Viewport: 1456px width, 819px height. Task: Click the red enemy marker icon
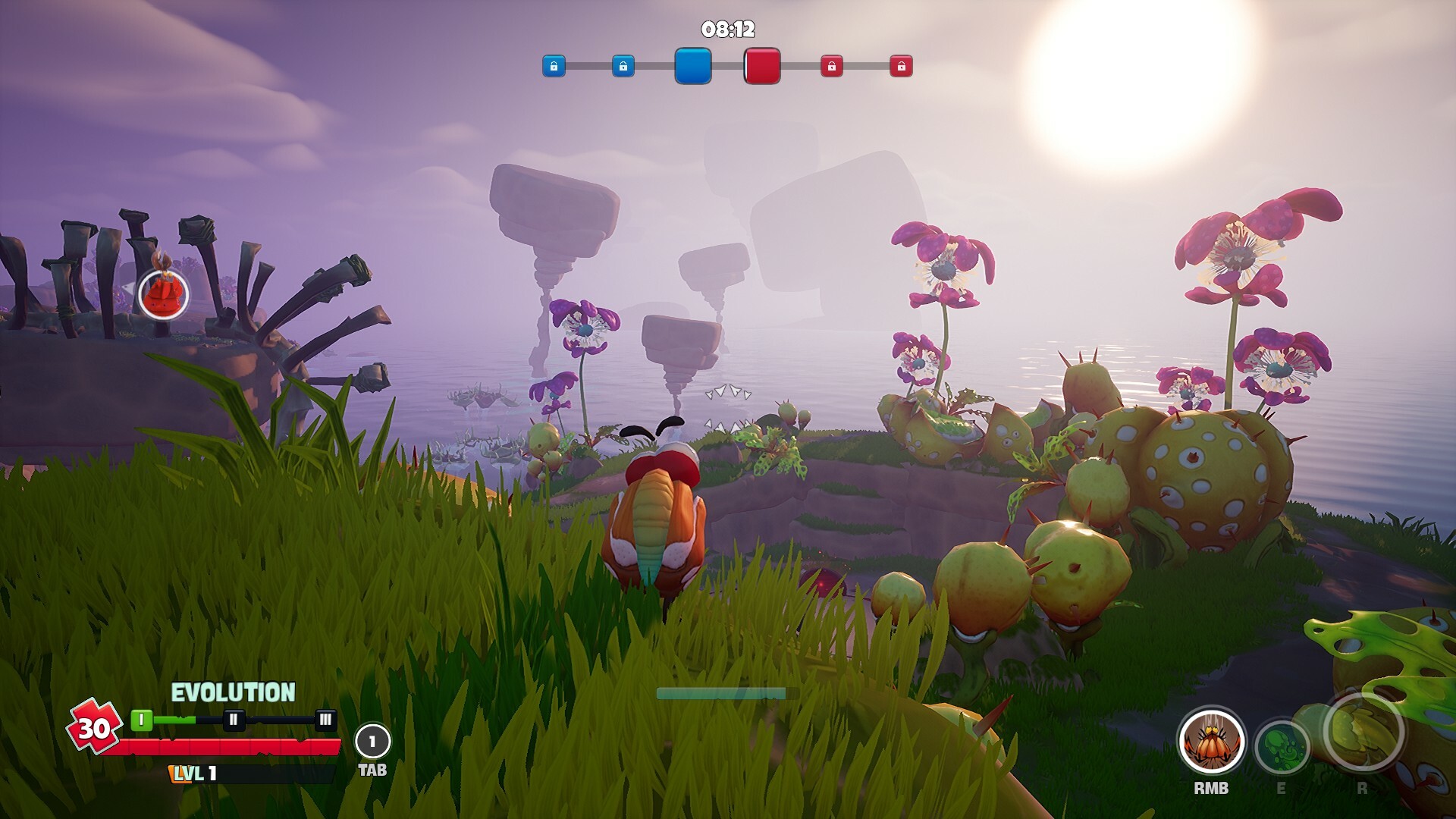pyautogui.click(x=163, y=293)
